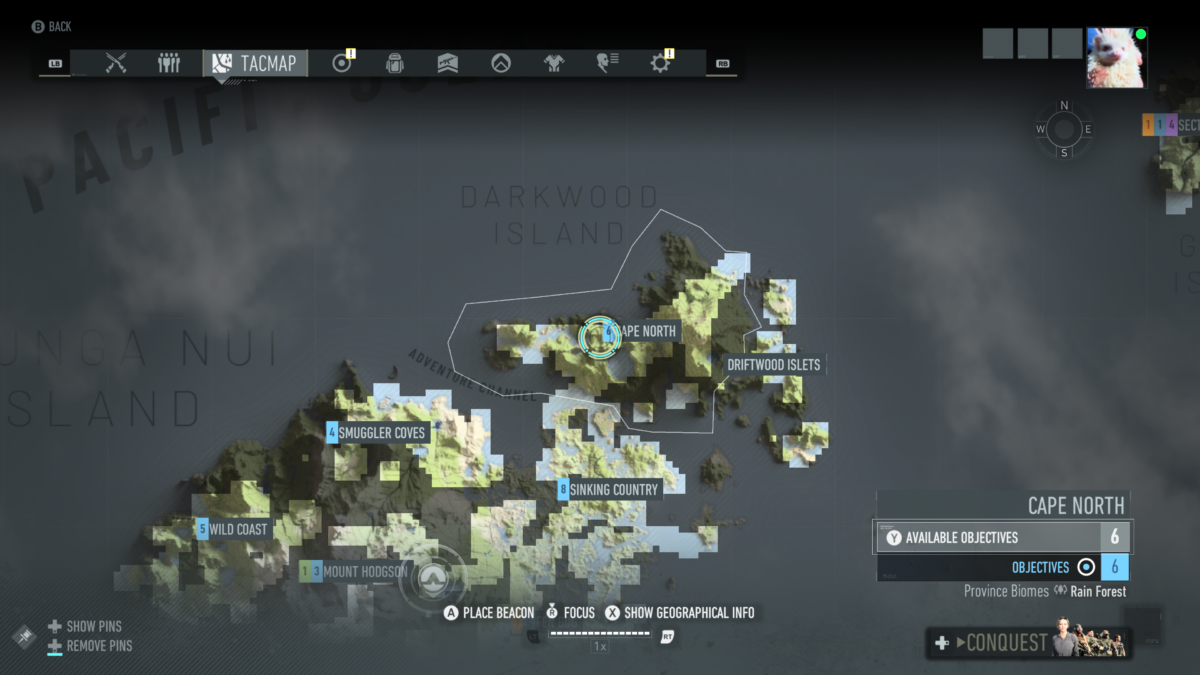Open the upward chevron circle tab
Viewport: 1200px width, 675px height.
tap(501, 63)
